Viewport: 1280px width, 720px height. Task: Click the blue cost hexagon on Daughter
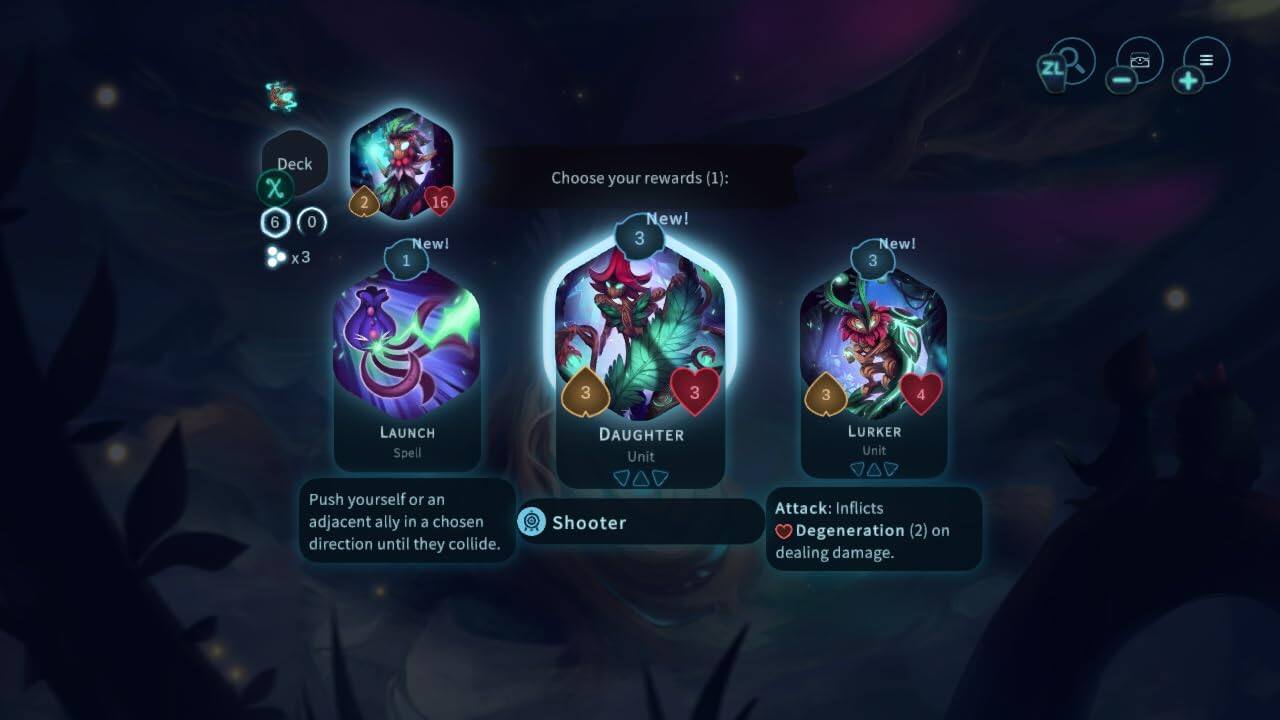pyautogui.click(x=639, y=238)
